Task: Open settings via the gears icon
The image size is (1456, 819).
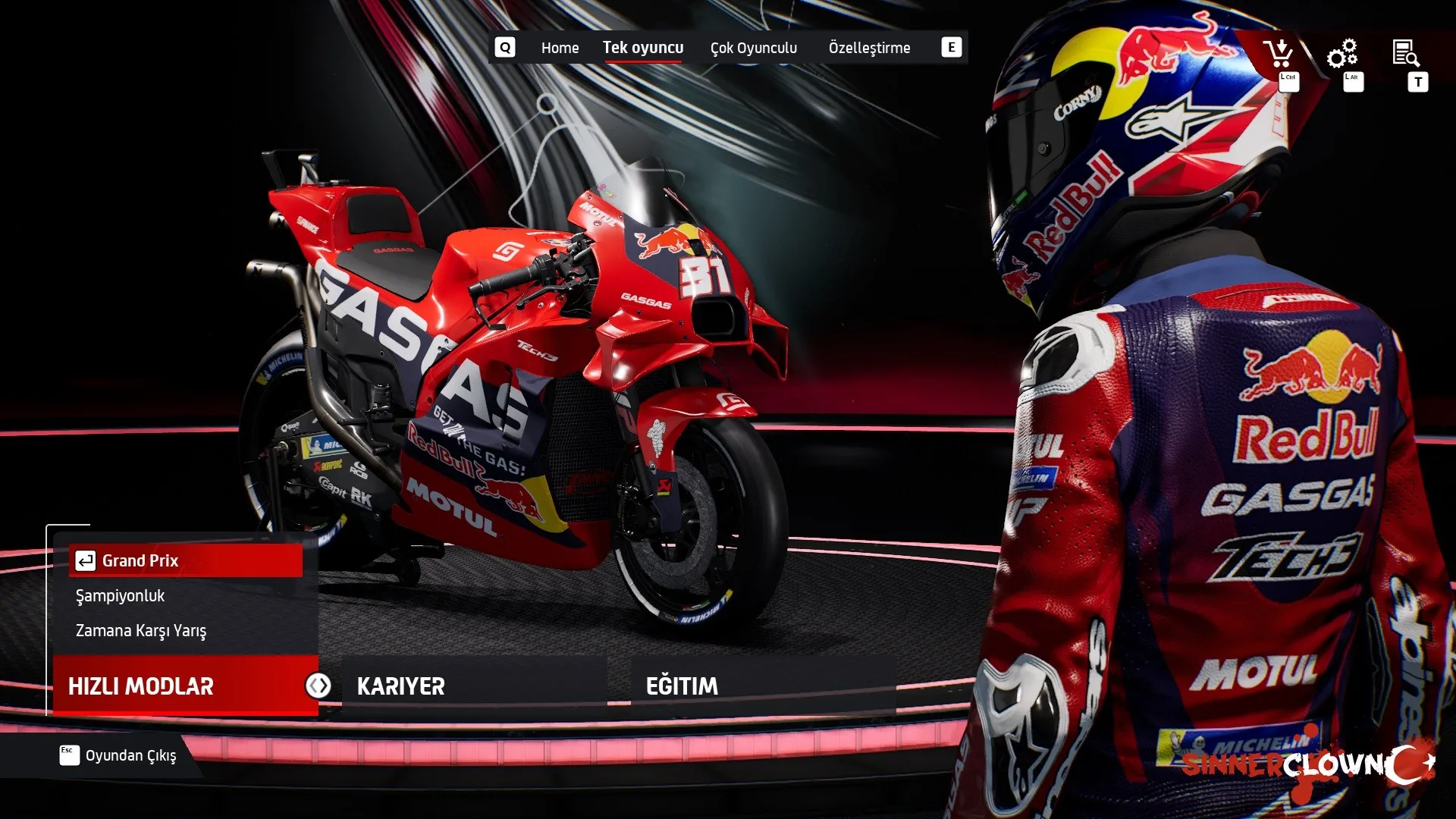Action: (x=1341, y=54)
